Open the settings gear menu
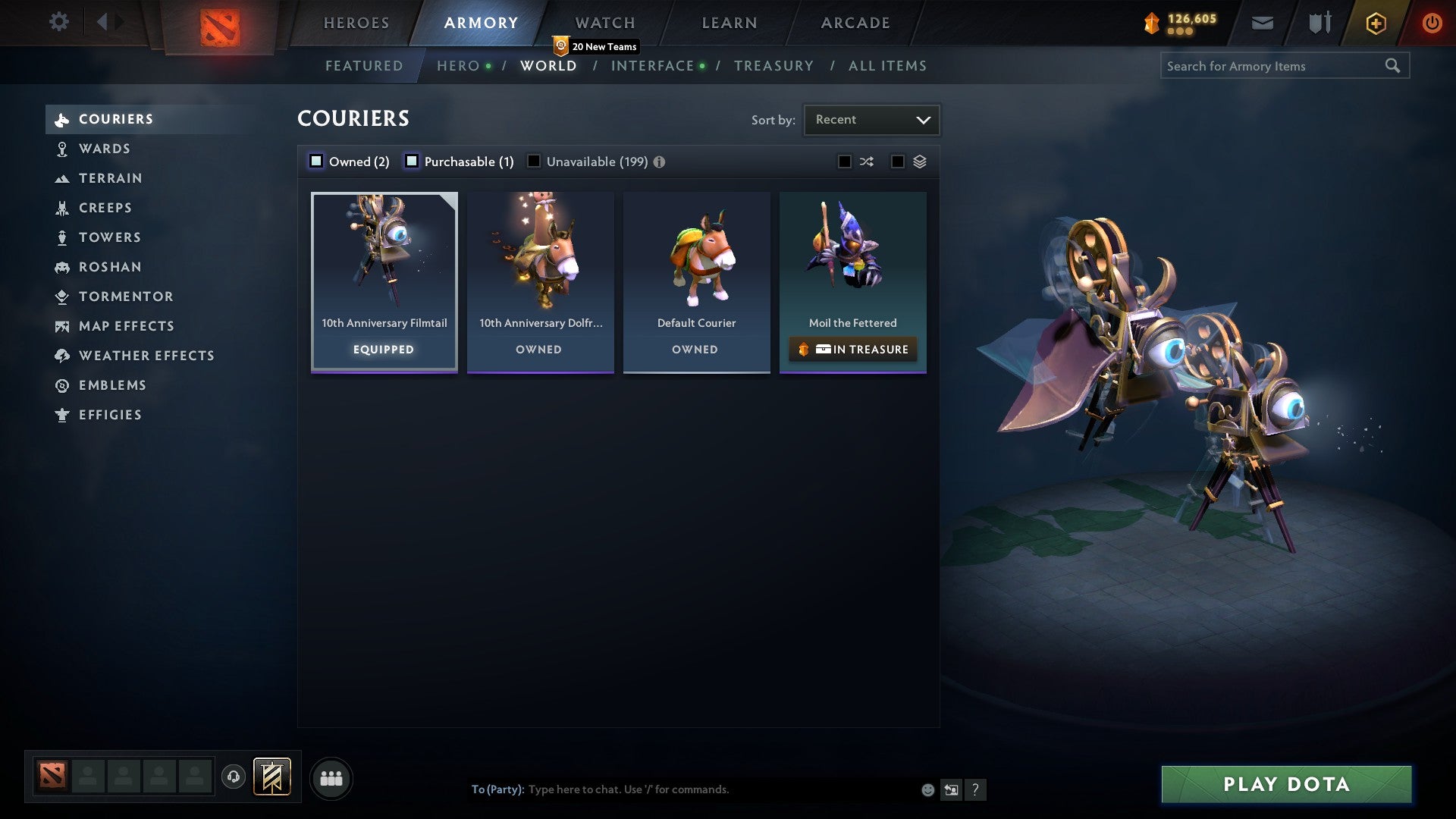Image resolution: width=1456 pixels, height=819 pixels. (58, 23)
